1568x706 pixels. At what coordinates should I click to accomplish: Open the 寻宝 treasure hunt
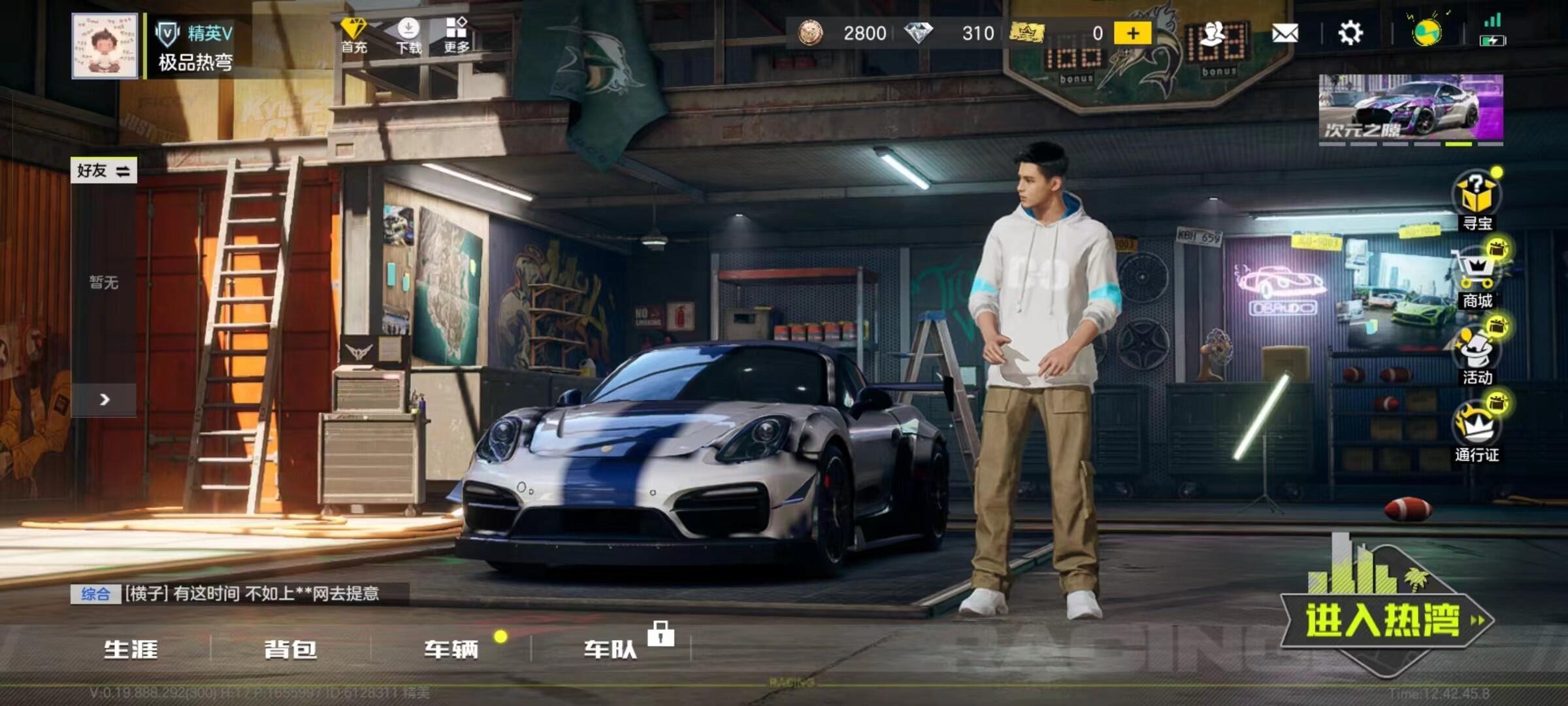(x=1477, y=200)
